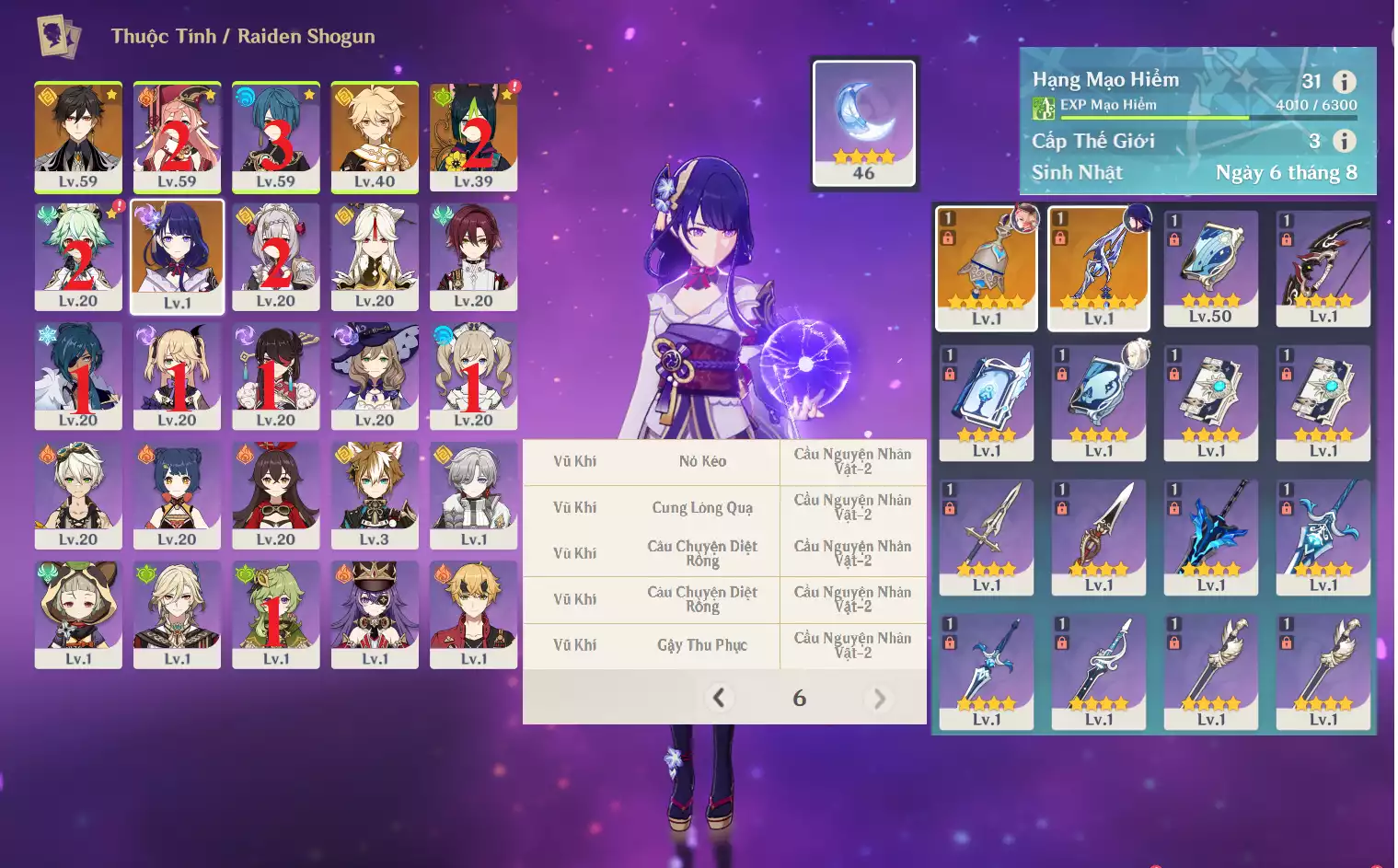
Task: Choose the pink-haired Yanfei portrait
Action: (177, 136)
